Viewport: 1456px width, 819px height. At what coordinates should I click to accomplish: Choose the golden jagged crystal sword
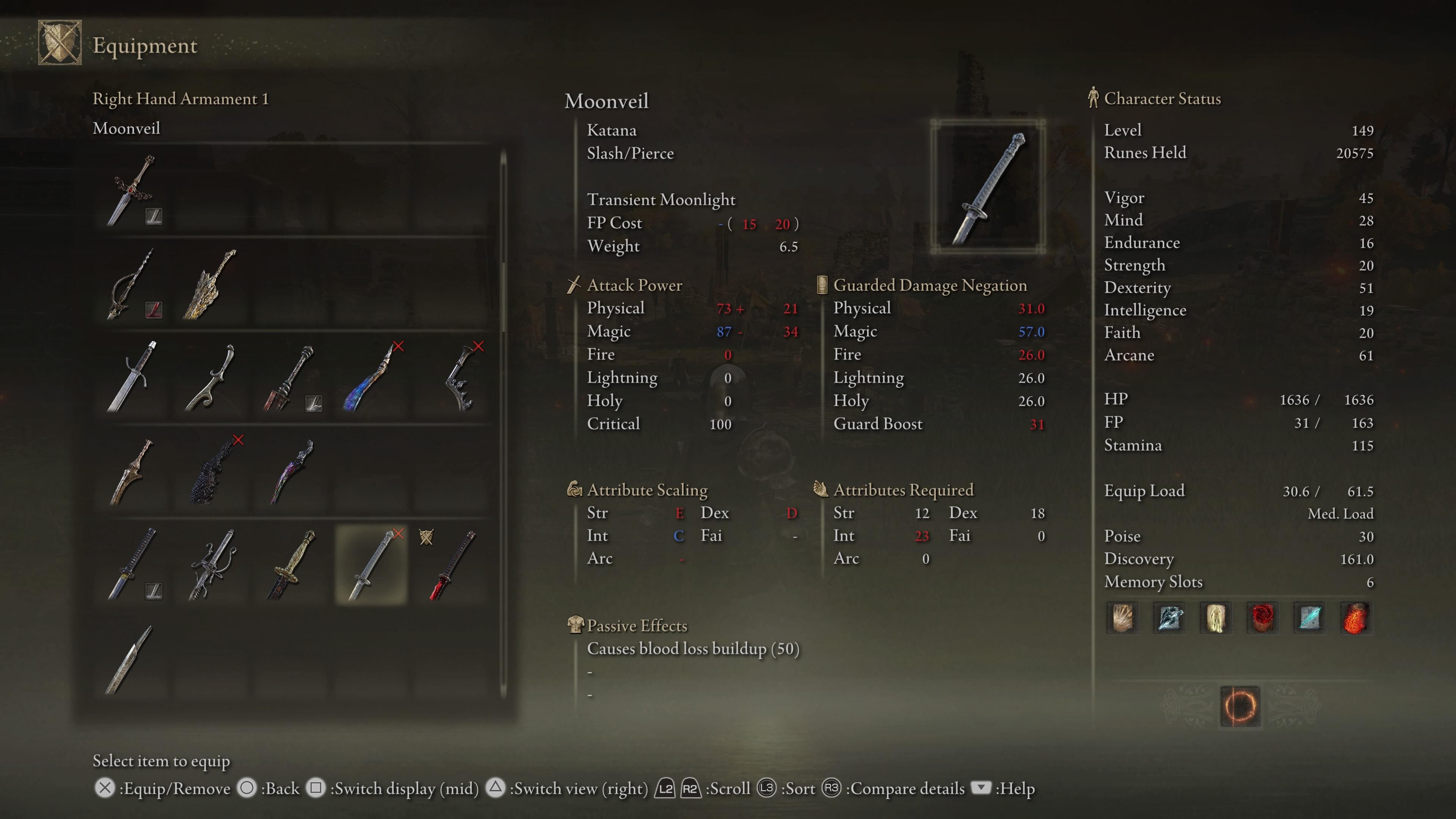(x=210, y=284)
